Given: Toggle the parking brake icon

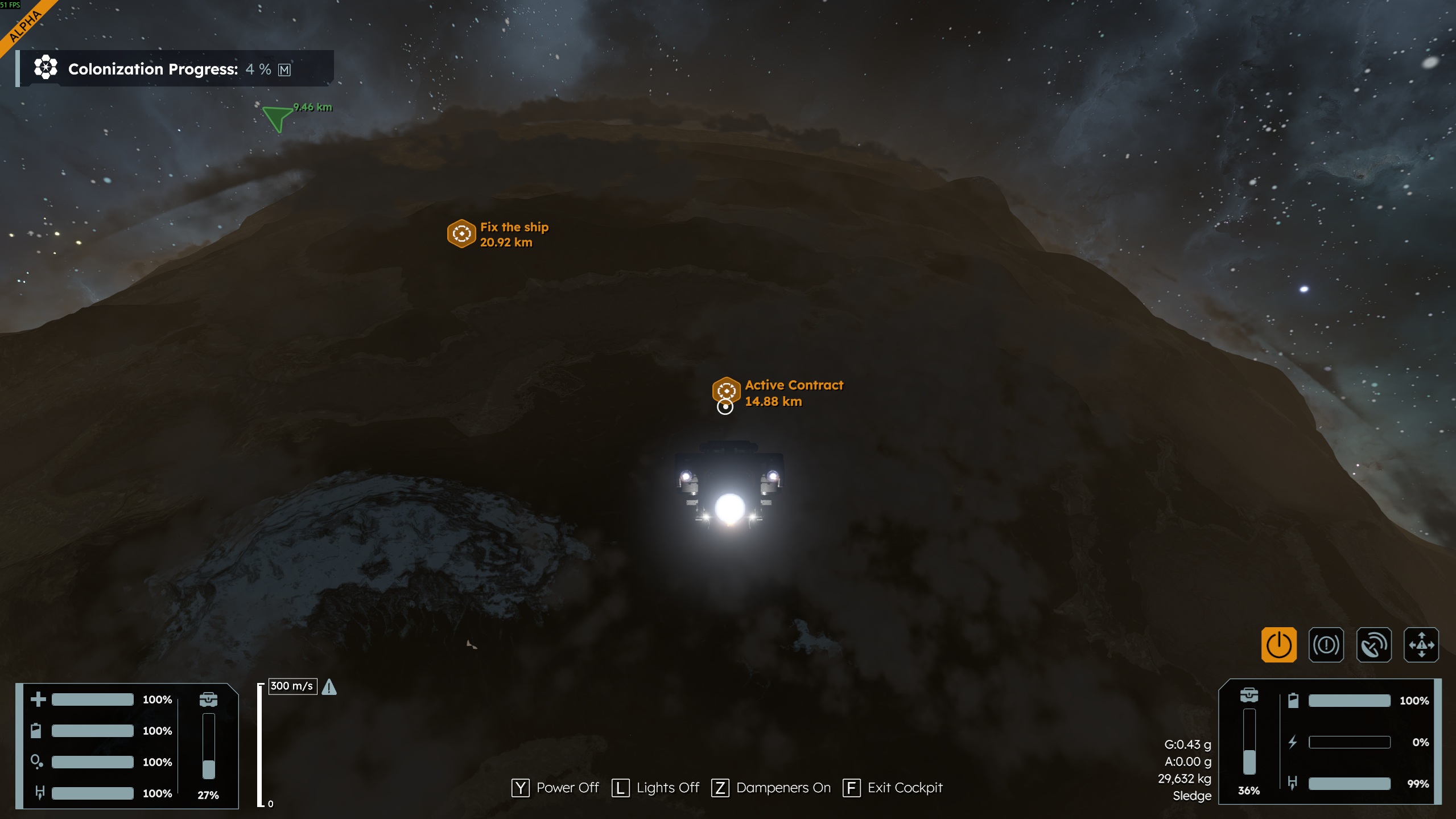Looking at the screenshot, I should click(x=1326, y=645).
